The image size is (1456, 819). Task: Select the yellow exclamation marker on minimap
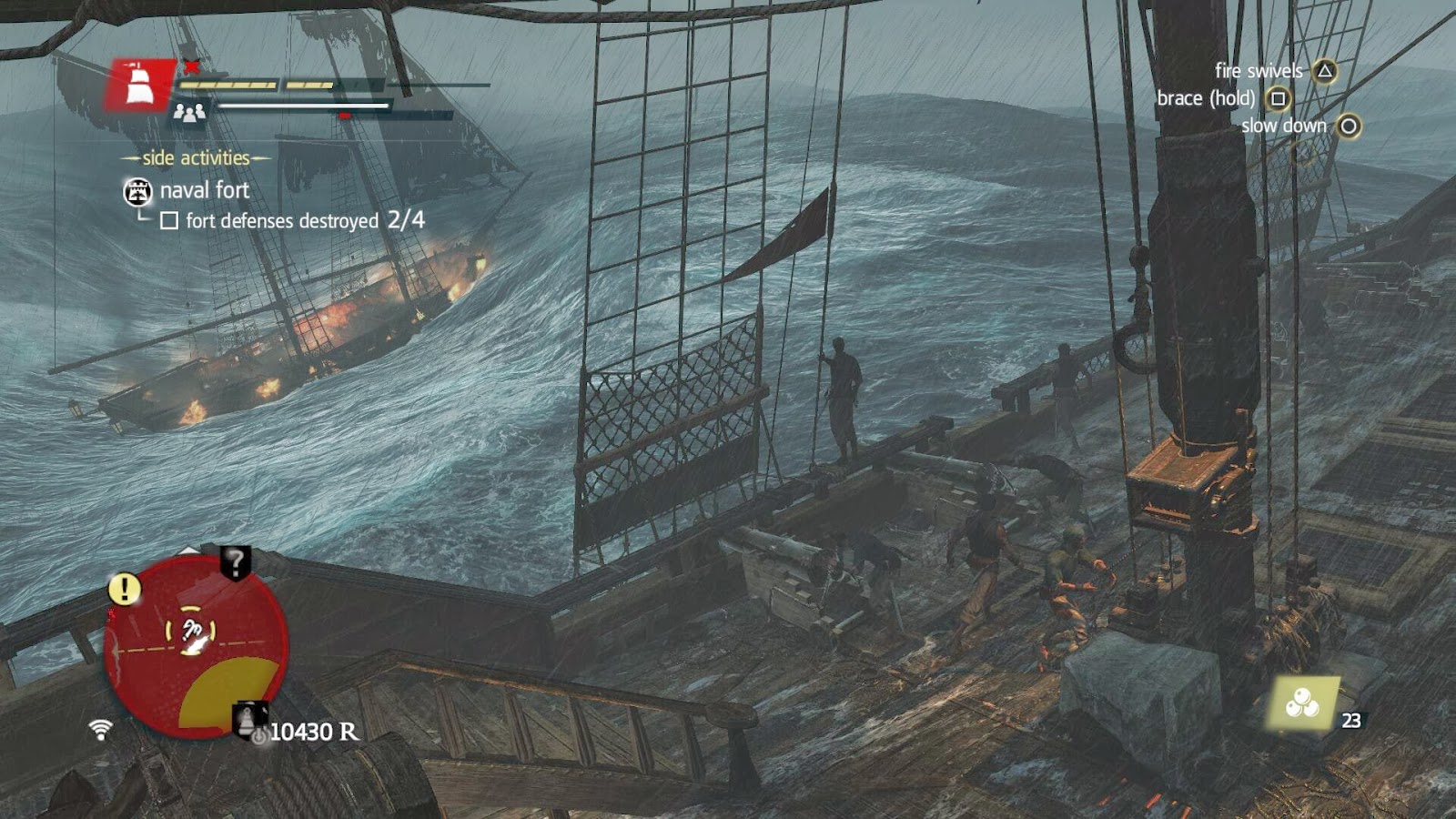tap(125, 589)
